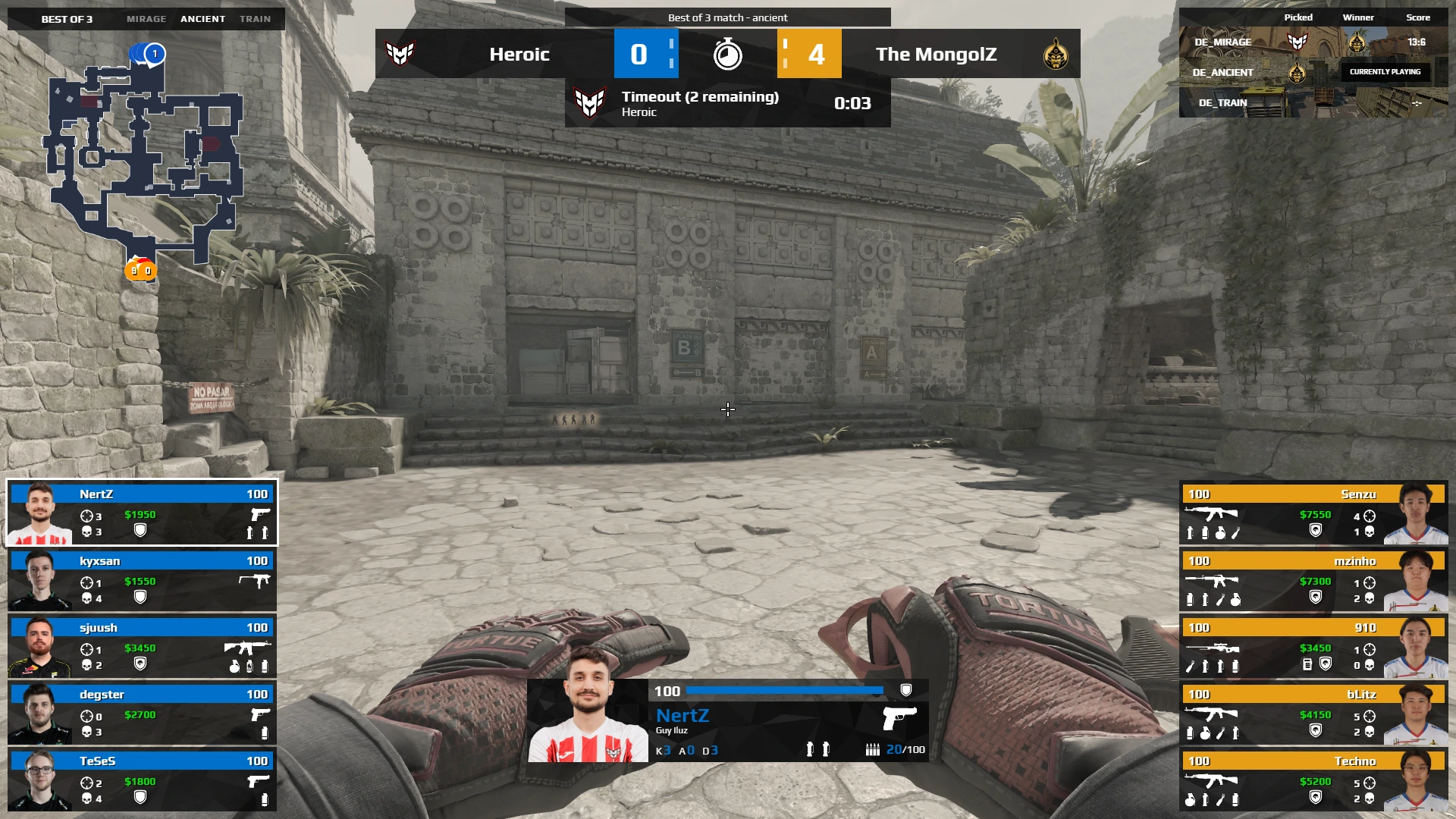Select NertZ's player card

click(142, 512)
